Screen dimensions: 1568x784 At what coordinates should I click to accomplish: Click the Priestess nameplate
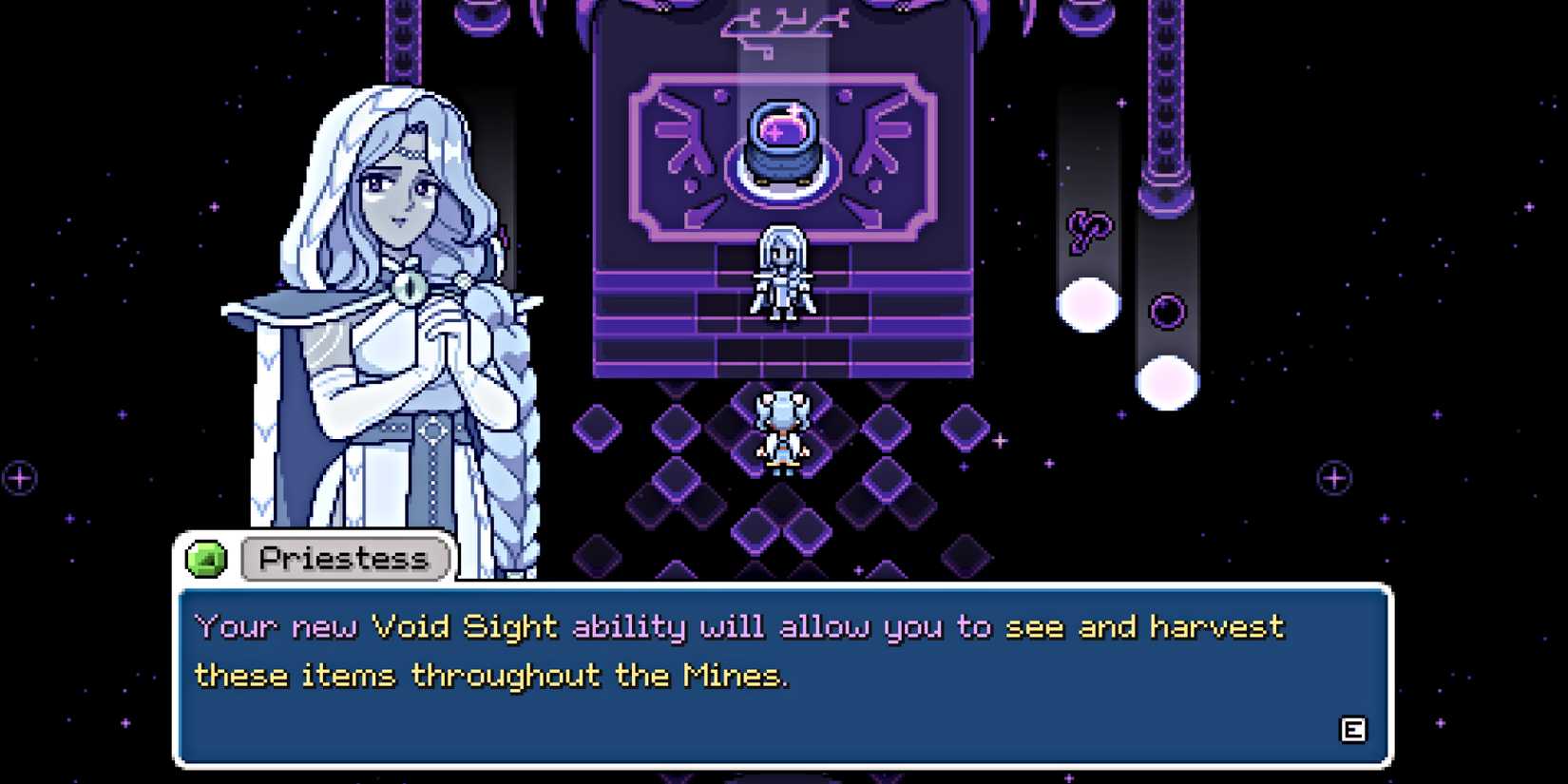[342, 559]
